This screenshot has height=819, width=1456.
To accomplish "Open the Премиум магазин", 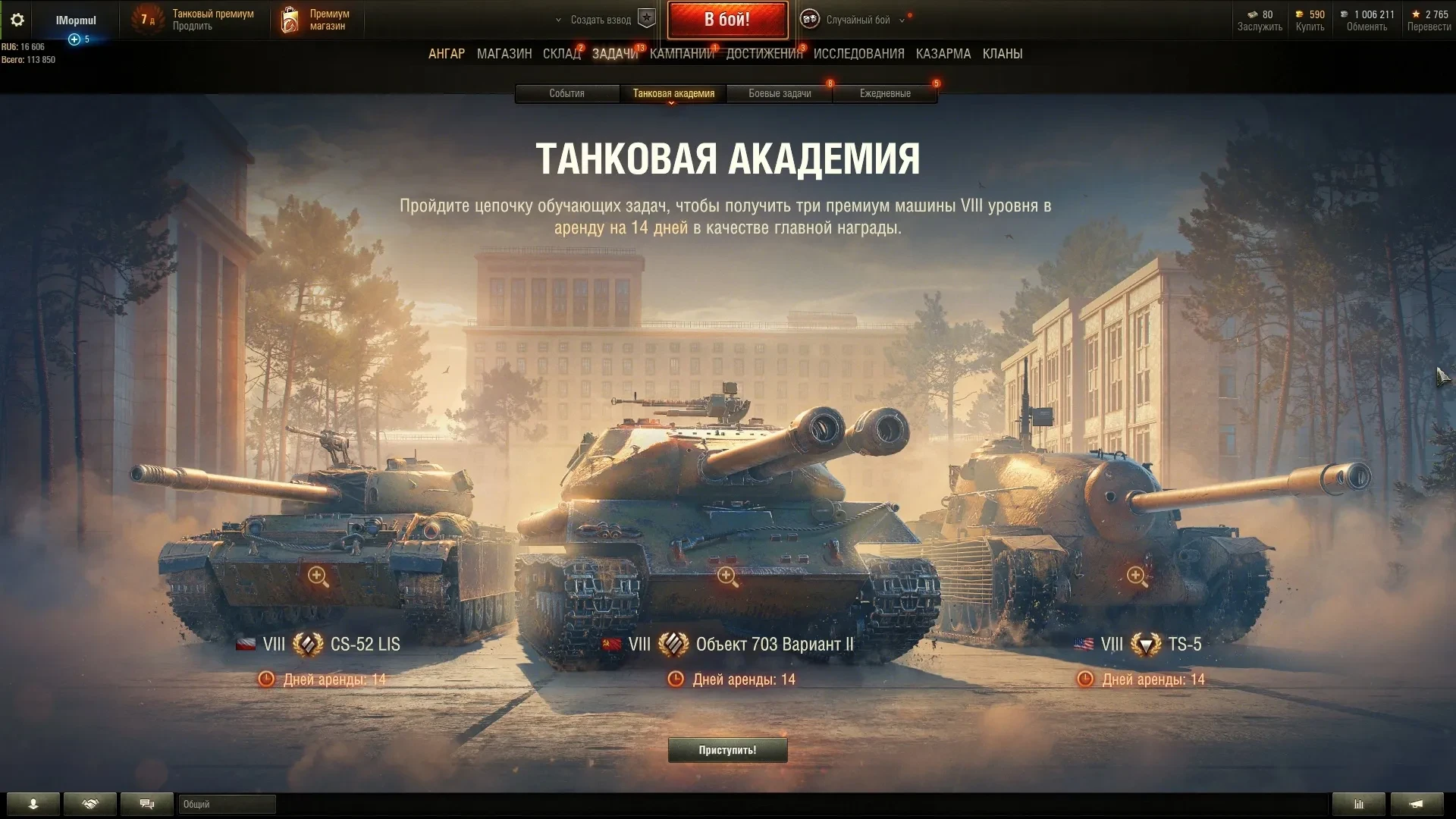I will click(318, 20).
